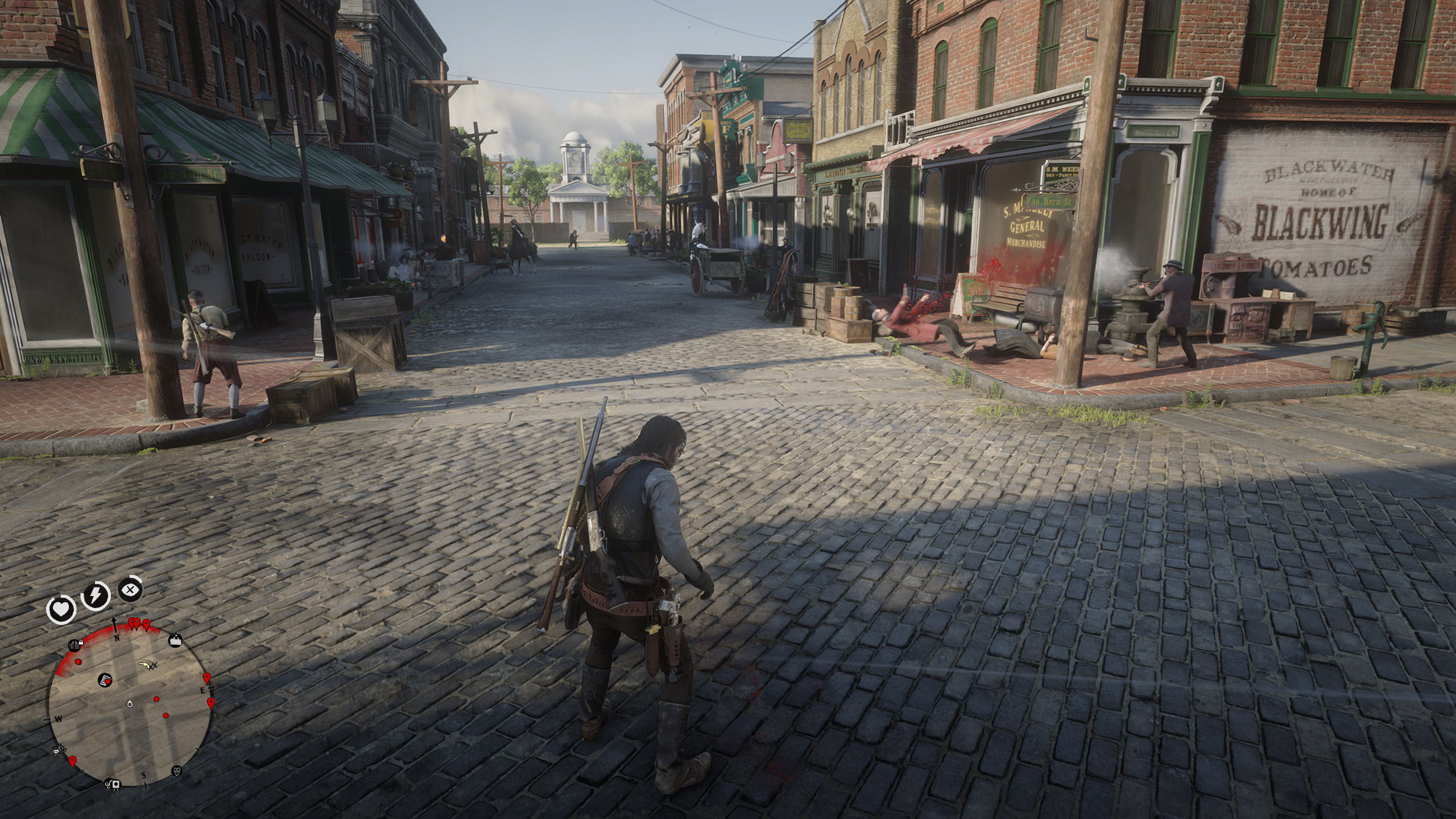Select the lightning bolt stamina core
Screen dimensions: 1456x819
tap(96, 595)
